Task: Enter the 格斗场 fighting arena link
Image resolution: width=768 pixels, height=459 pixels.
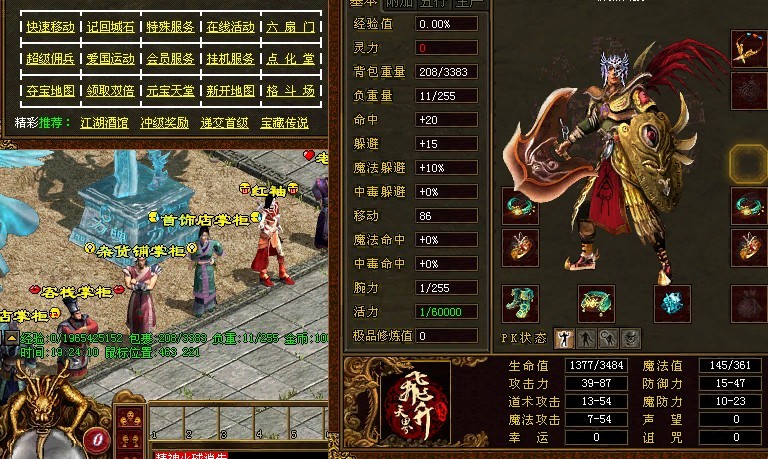Action: coord(290,91)
